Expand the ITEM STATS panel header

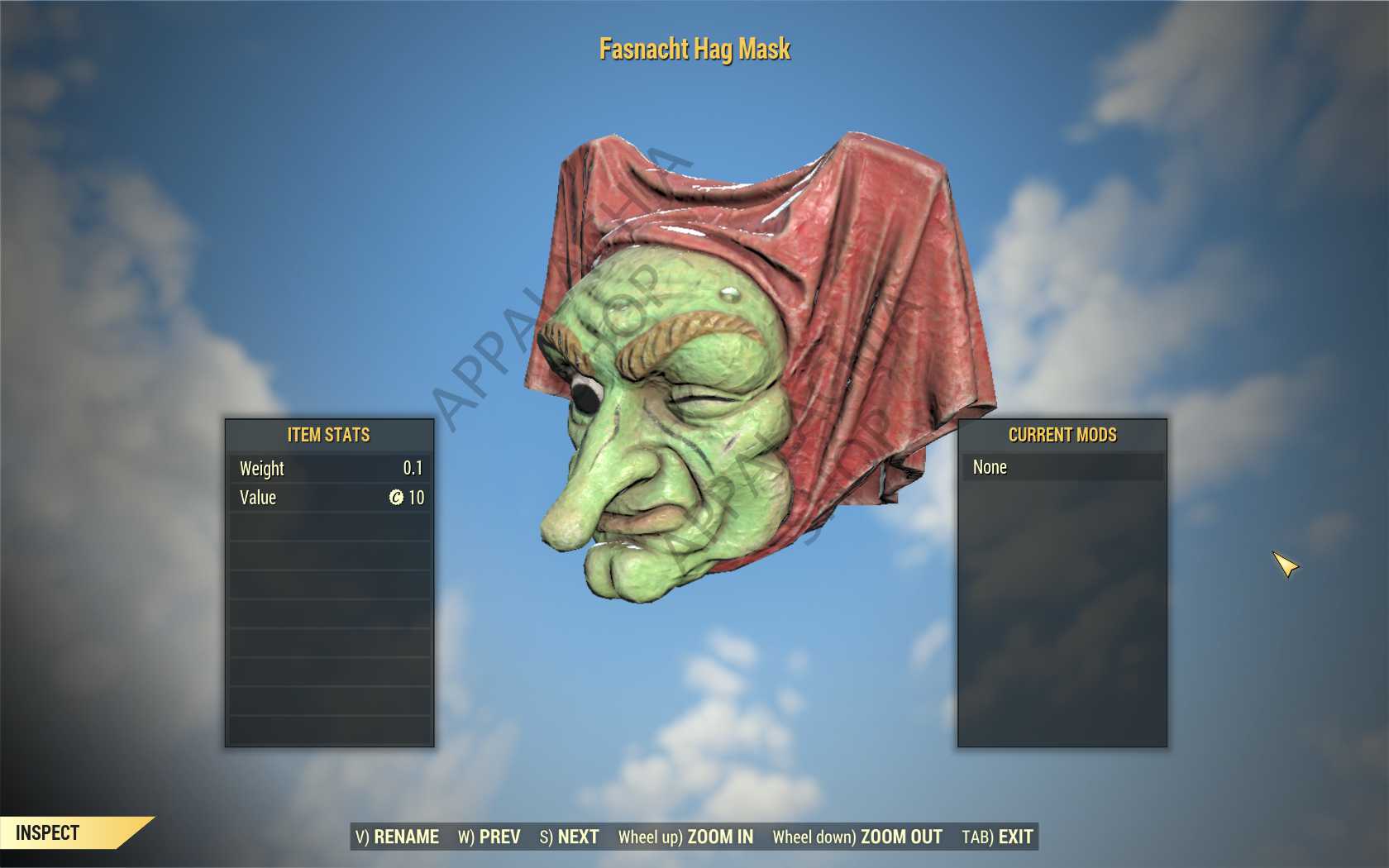[x=328, y=434]
